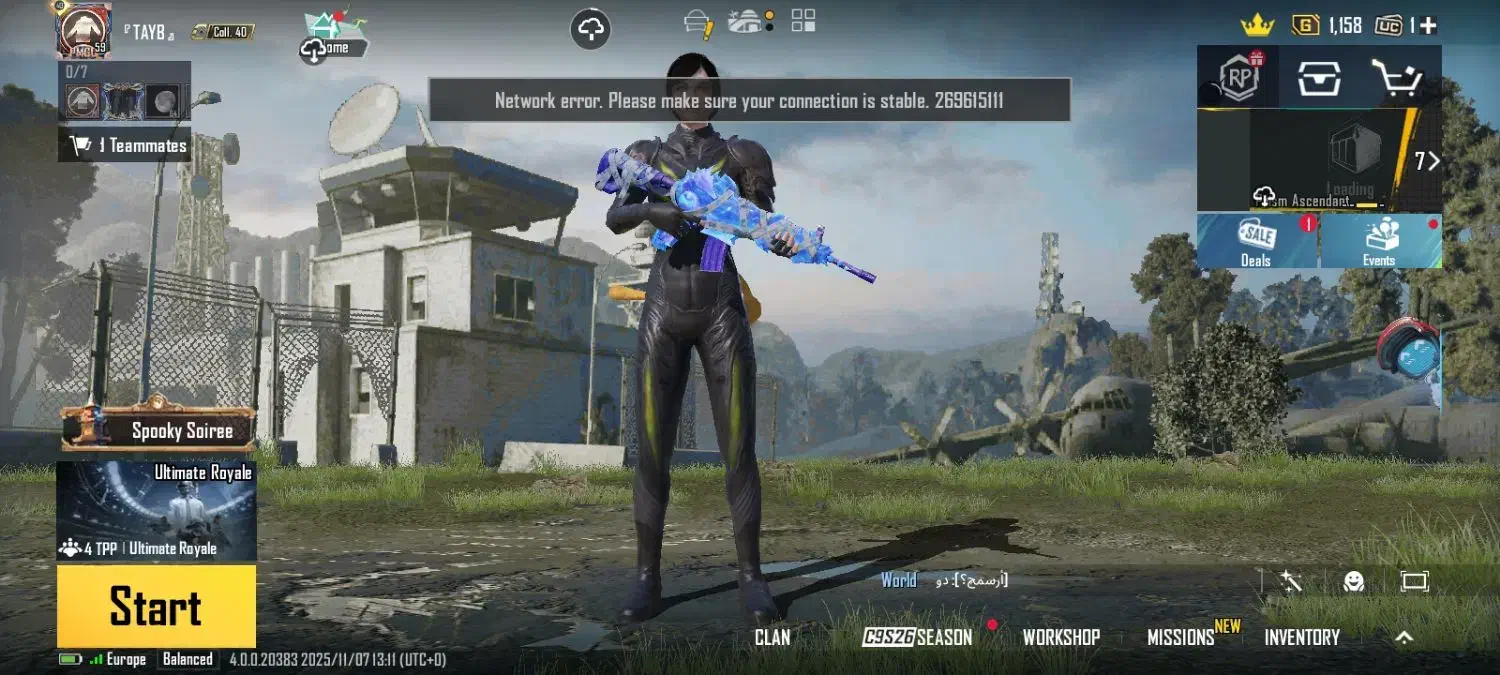Expand the bottom menu arrow
This screenshot has width=1500, height=675.
click(1404, 636)
